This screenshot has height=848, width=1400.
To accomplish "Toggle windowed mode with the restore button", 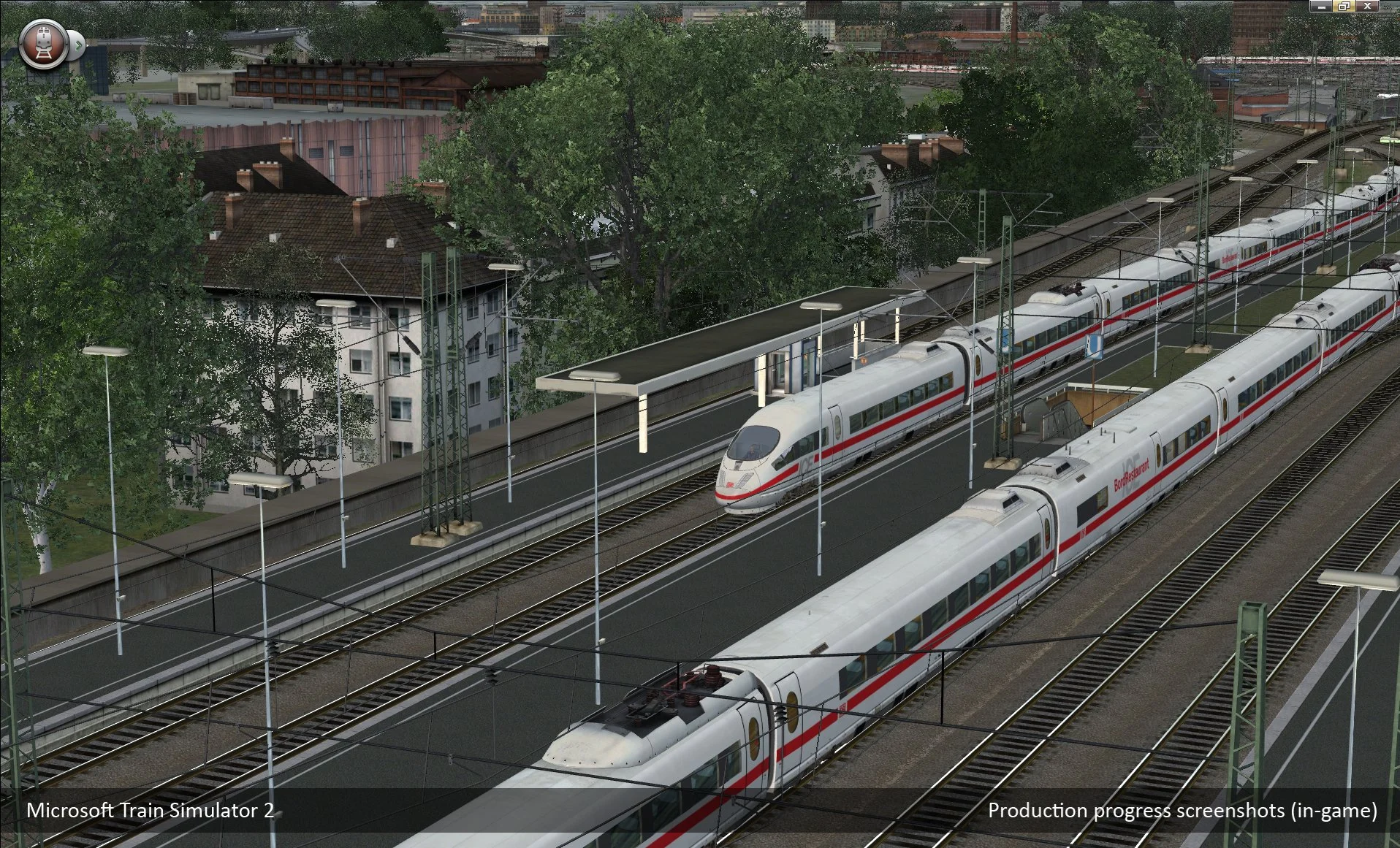I will pos(1343,6).
